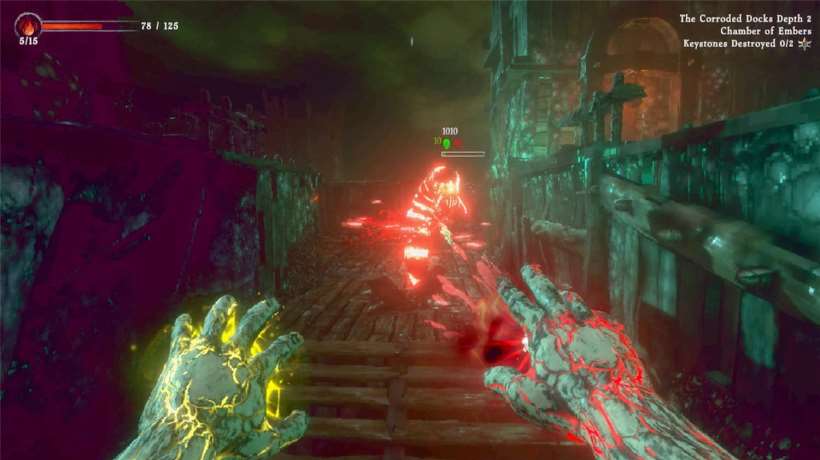Select the Keystones Destroyed objective tracker
Image resolution: width=820 pixels, height=460 pixels.
pos(738,44)
